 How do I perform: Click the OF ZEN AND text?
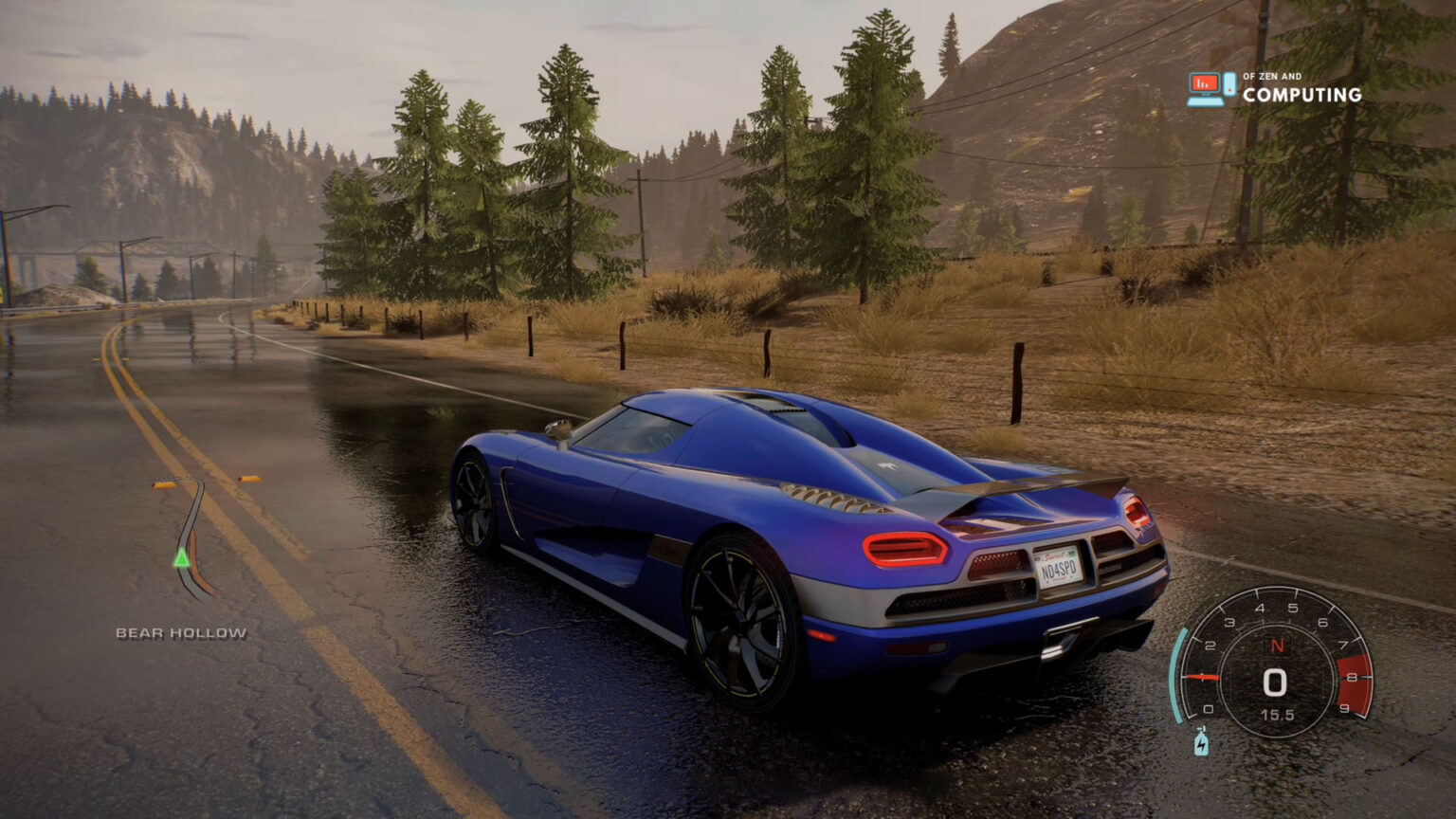click(1270, 75)
